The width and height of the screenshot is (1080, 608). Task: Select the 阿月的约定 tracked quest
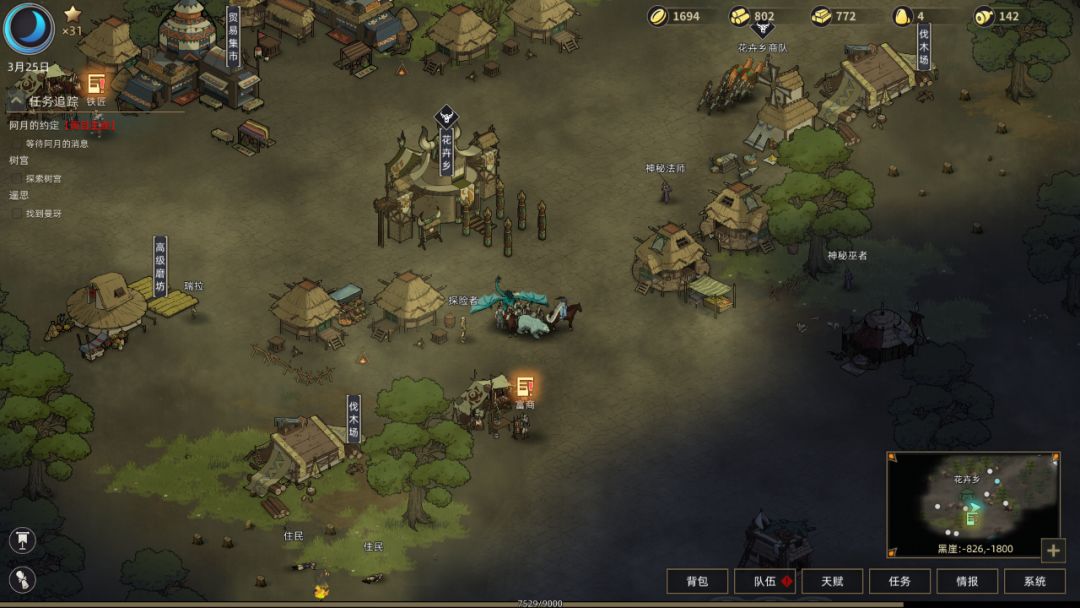[34, 126]
